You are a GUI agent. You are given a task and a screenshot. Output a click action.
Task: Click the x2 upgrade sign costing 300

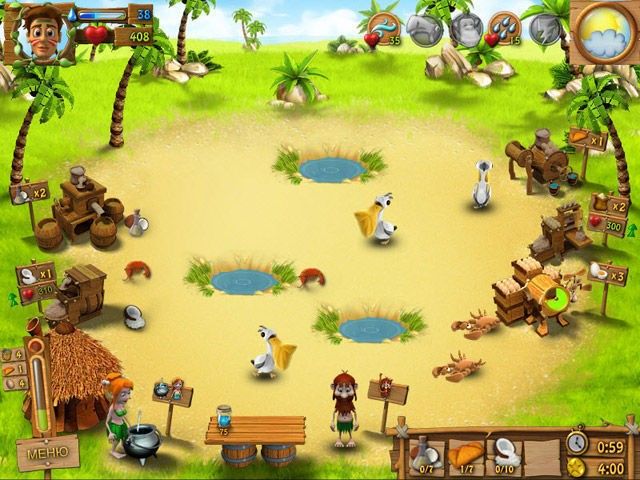611,215
